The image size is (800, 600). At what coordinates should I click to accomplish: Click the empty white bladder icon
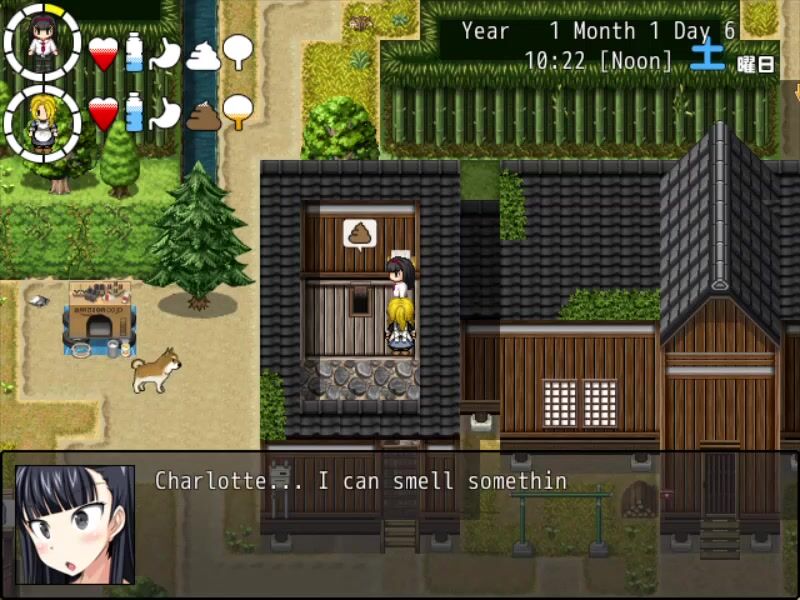tap(238, 51)
